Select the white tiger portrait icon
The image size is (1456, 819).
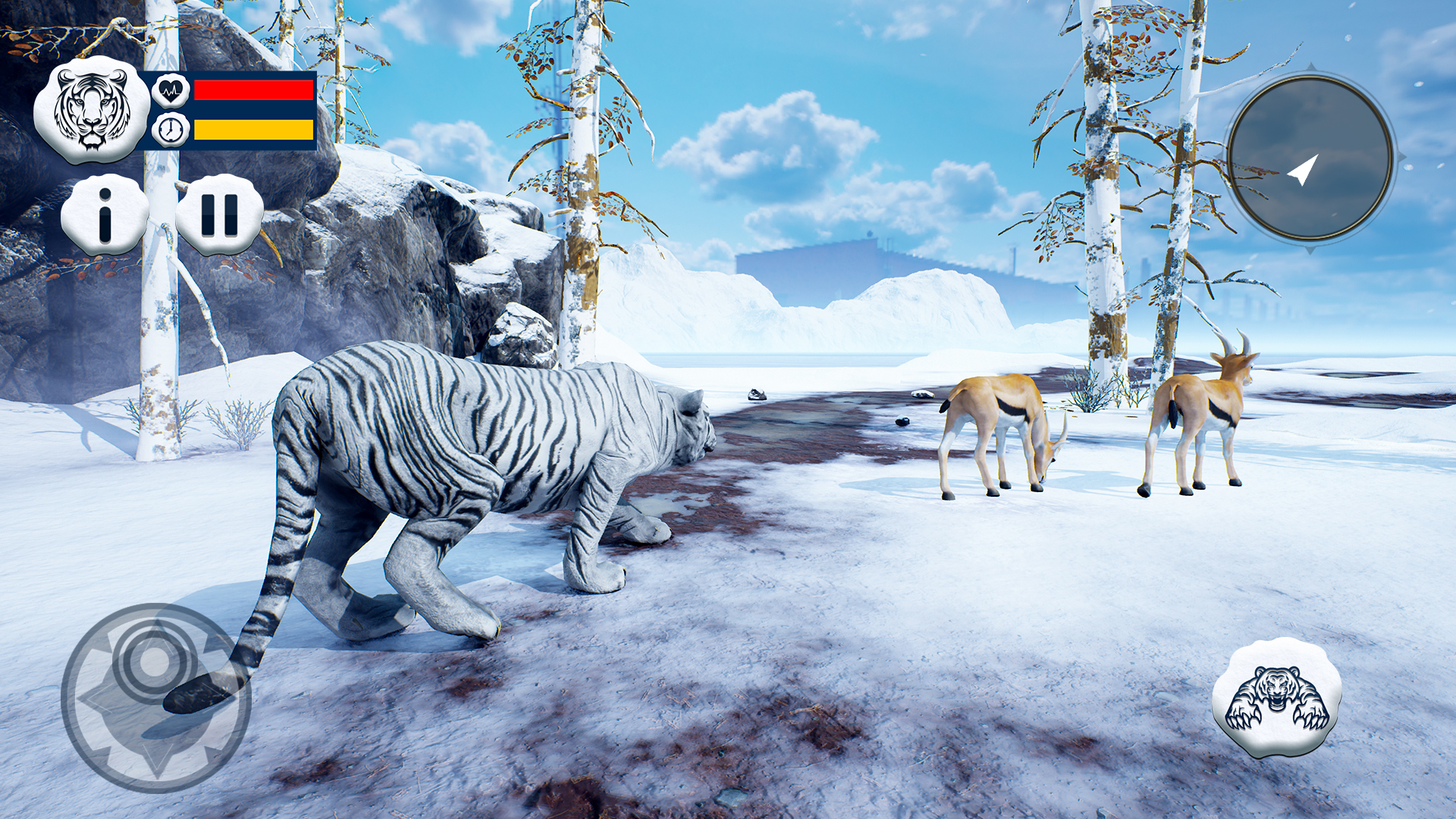pyautogui.click(x=93, y=110)
